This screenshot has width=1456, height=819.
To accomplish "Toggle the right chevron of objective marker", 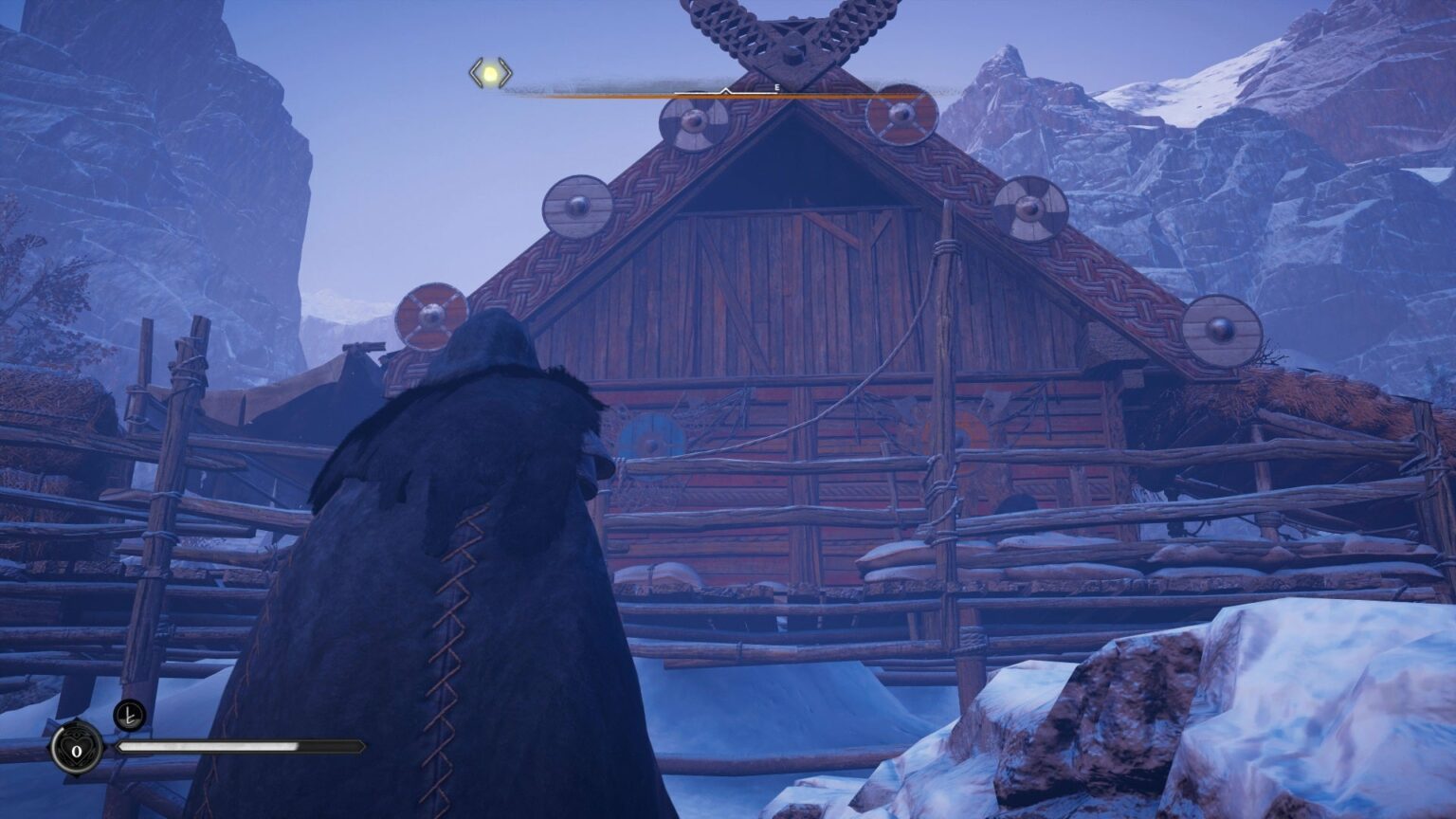I will 506,74.
